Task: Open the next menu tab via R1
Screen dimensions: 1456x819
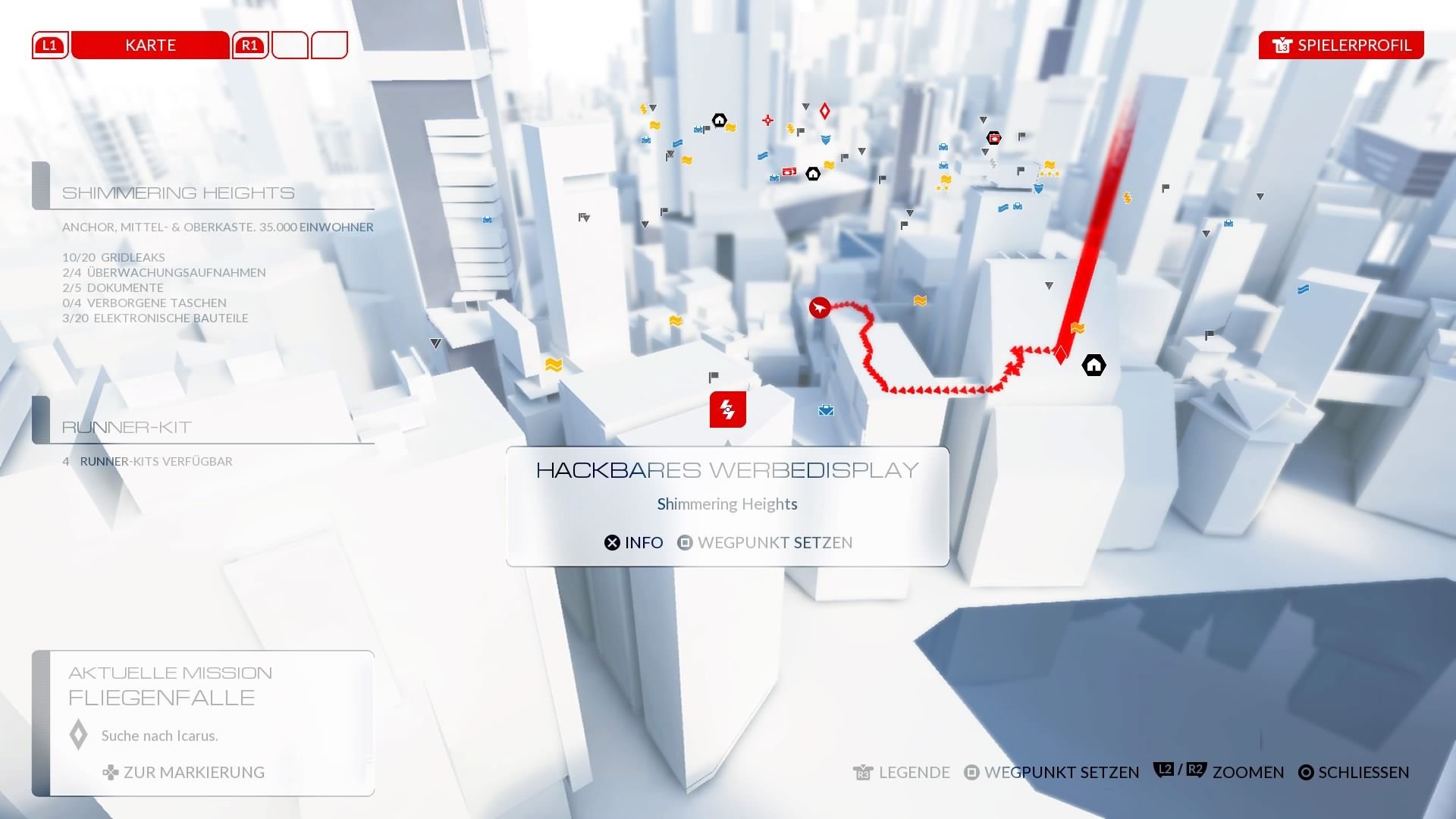Action: [249, 45]
